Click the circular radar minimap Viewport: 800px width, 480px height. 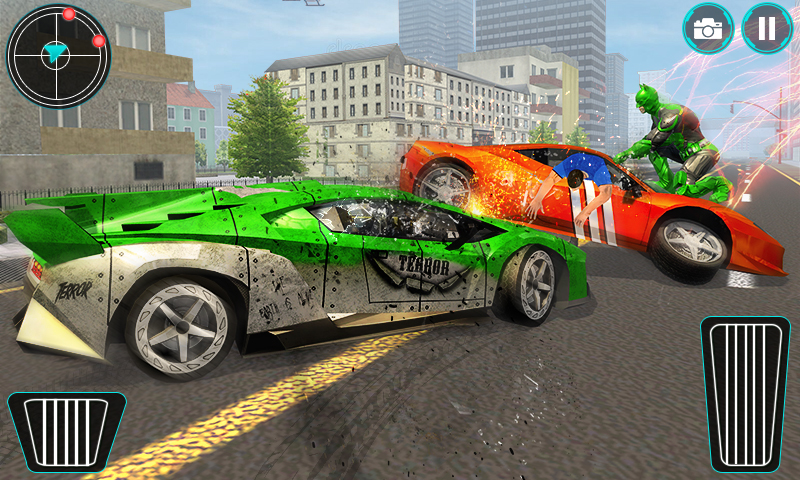click(x=57, y=56)
